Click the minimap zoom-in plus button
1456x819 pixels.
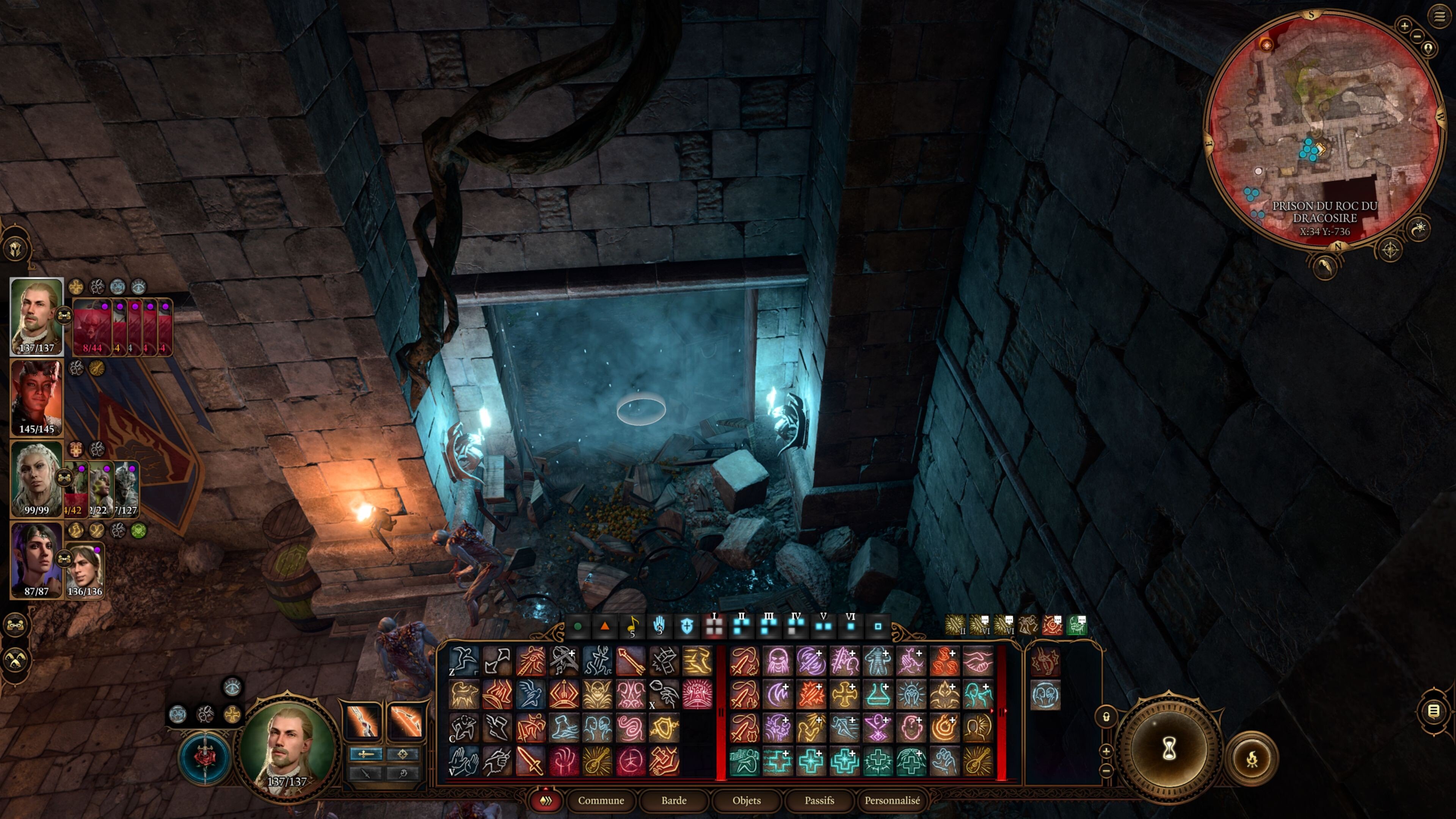pos(1404,25)
